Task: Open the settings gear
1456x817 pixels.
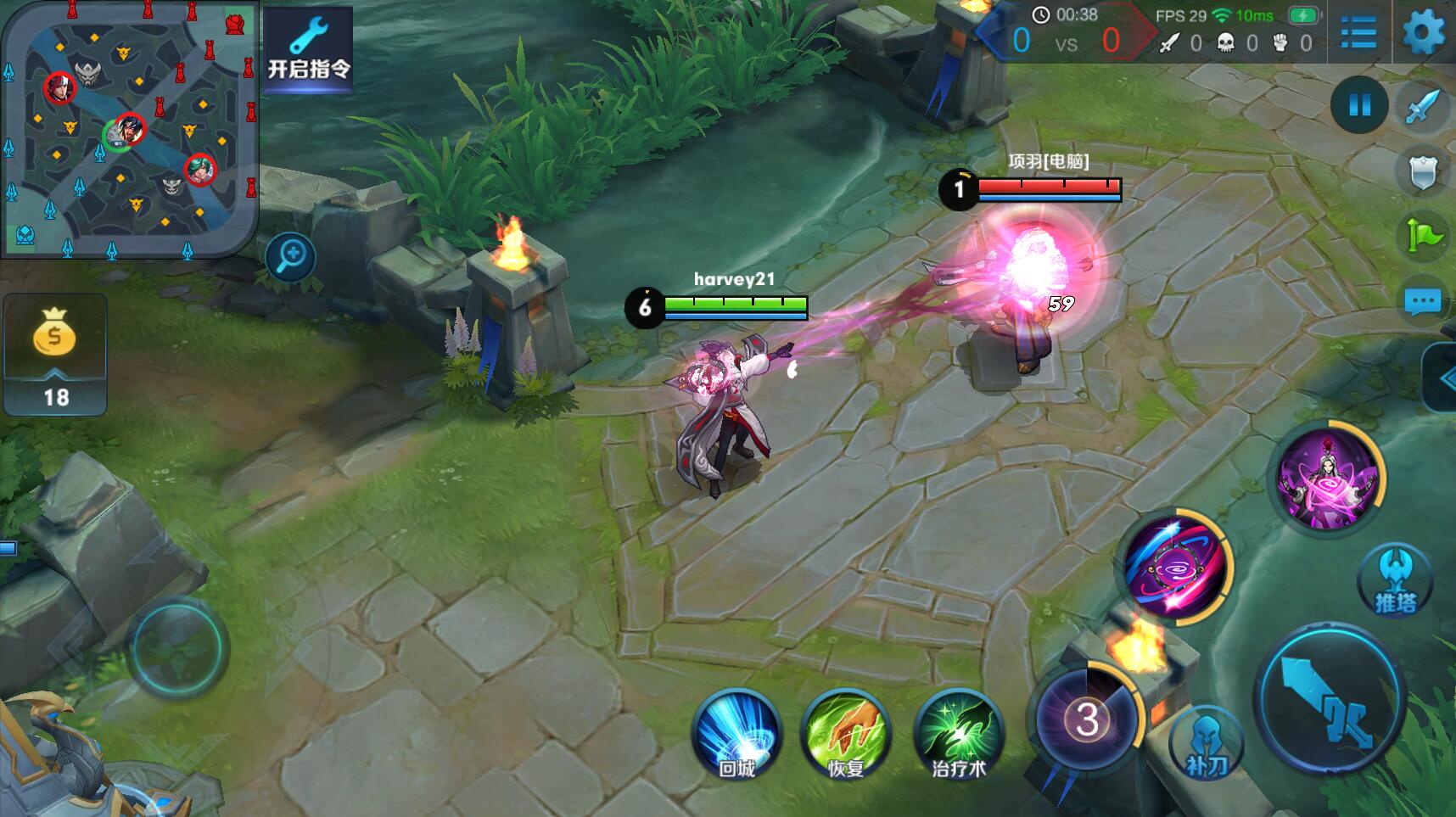Action: [x=1424, y=34]
